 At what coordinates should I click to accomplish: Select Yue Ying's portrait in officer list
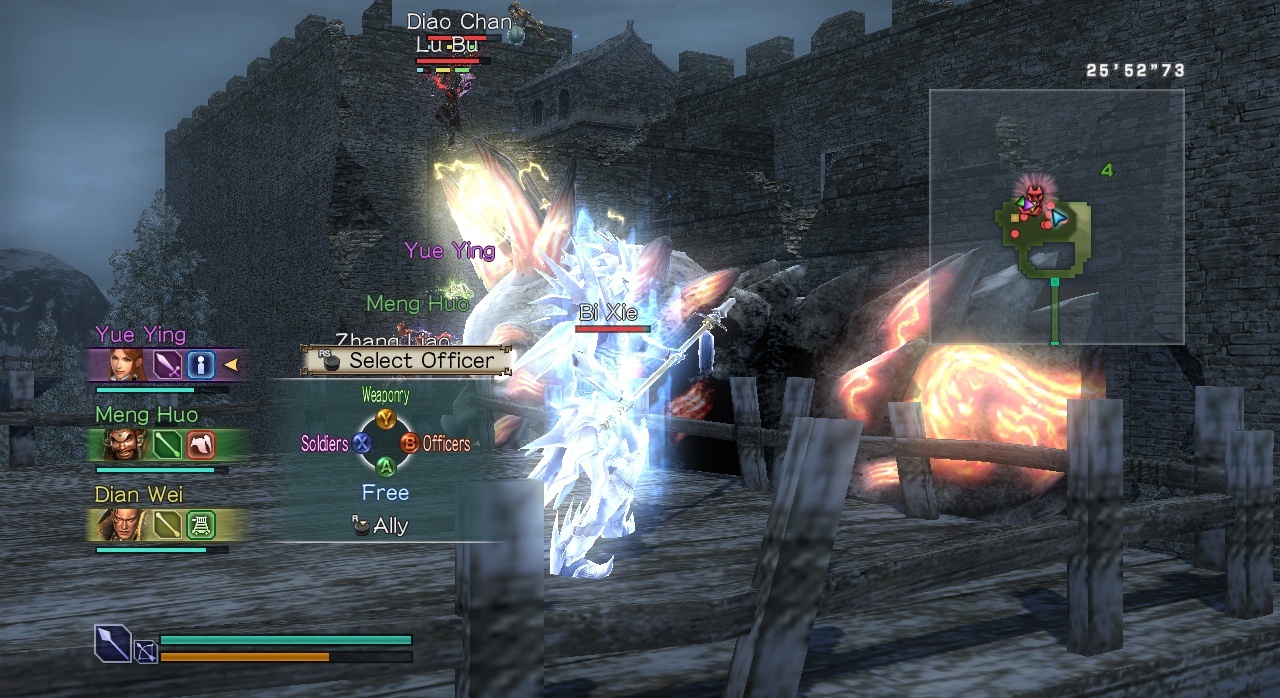[x=128, y=365]
